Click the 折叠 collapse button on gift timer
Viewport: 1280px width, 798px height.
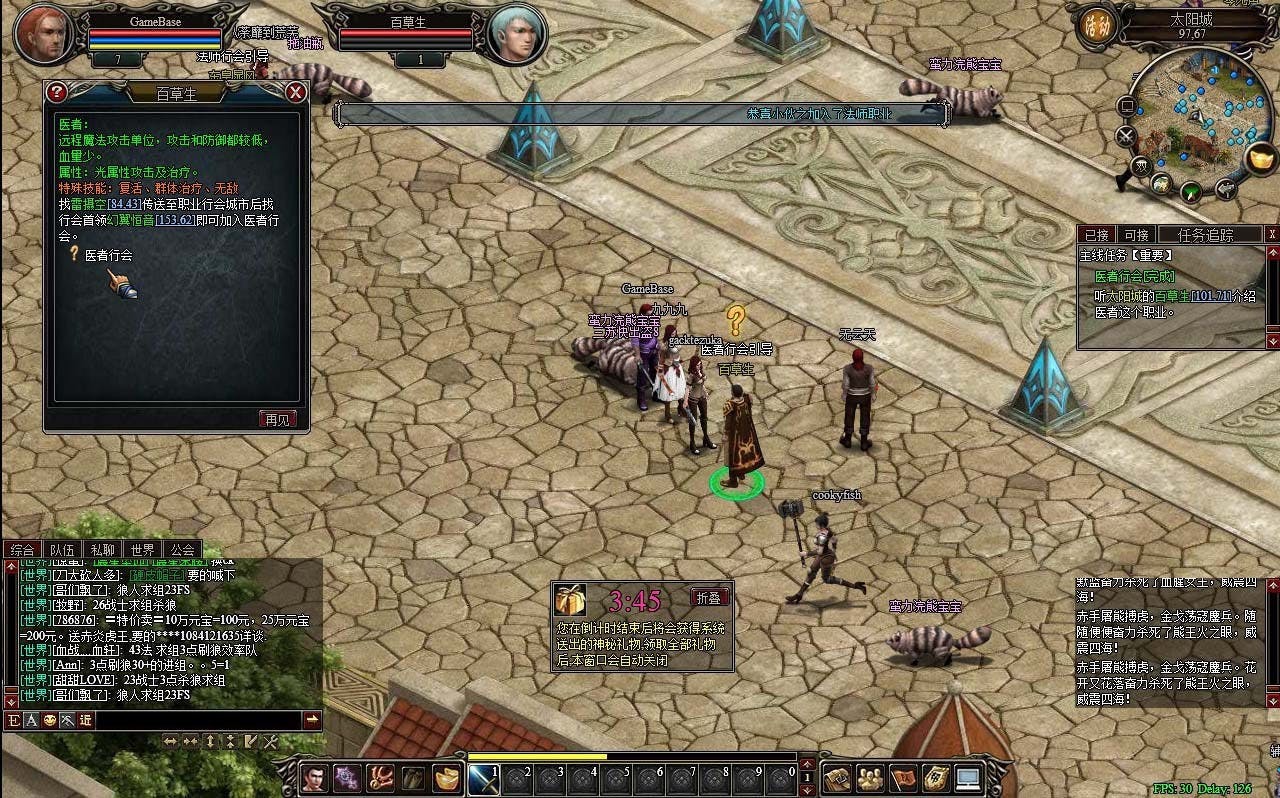pos(708,597)
